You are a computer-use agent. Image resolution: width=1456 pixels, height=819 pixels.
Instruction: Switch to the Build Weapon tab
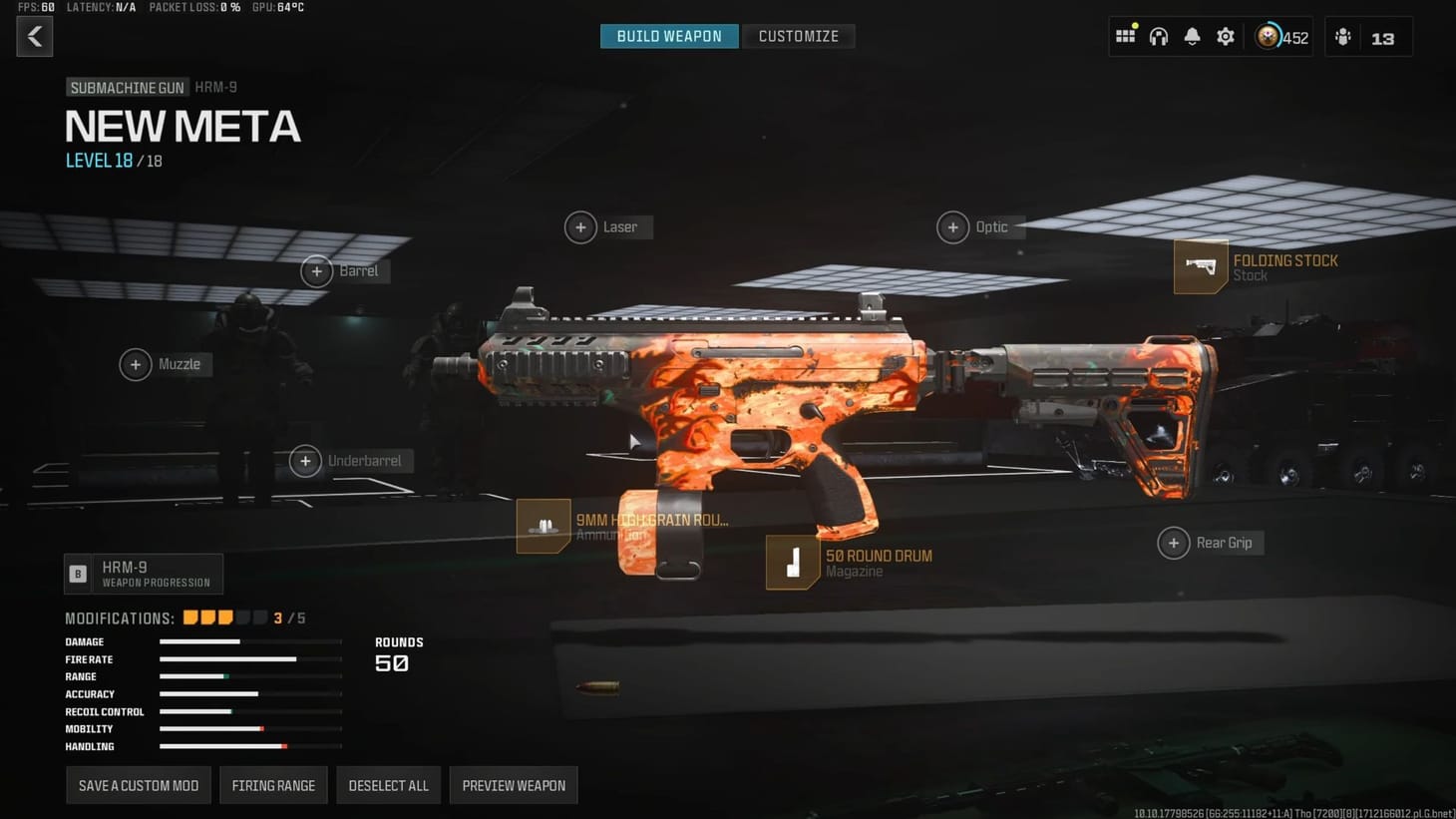(668, 36)
